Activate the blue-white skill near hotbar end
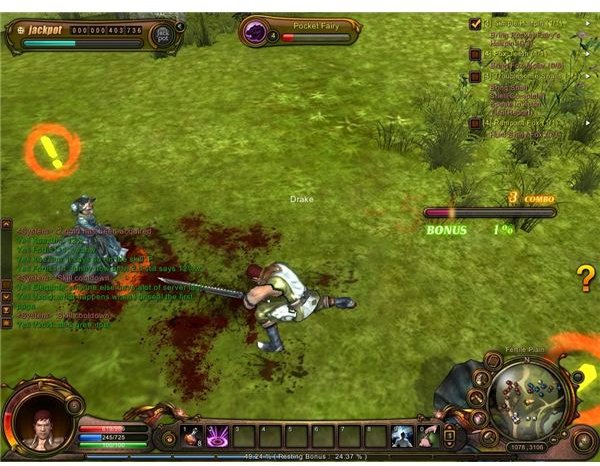 (402, 435)
